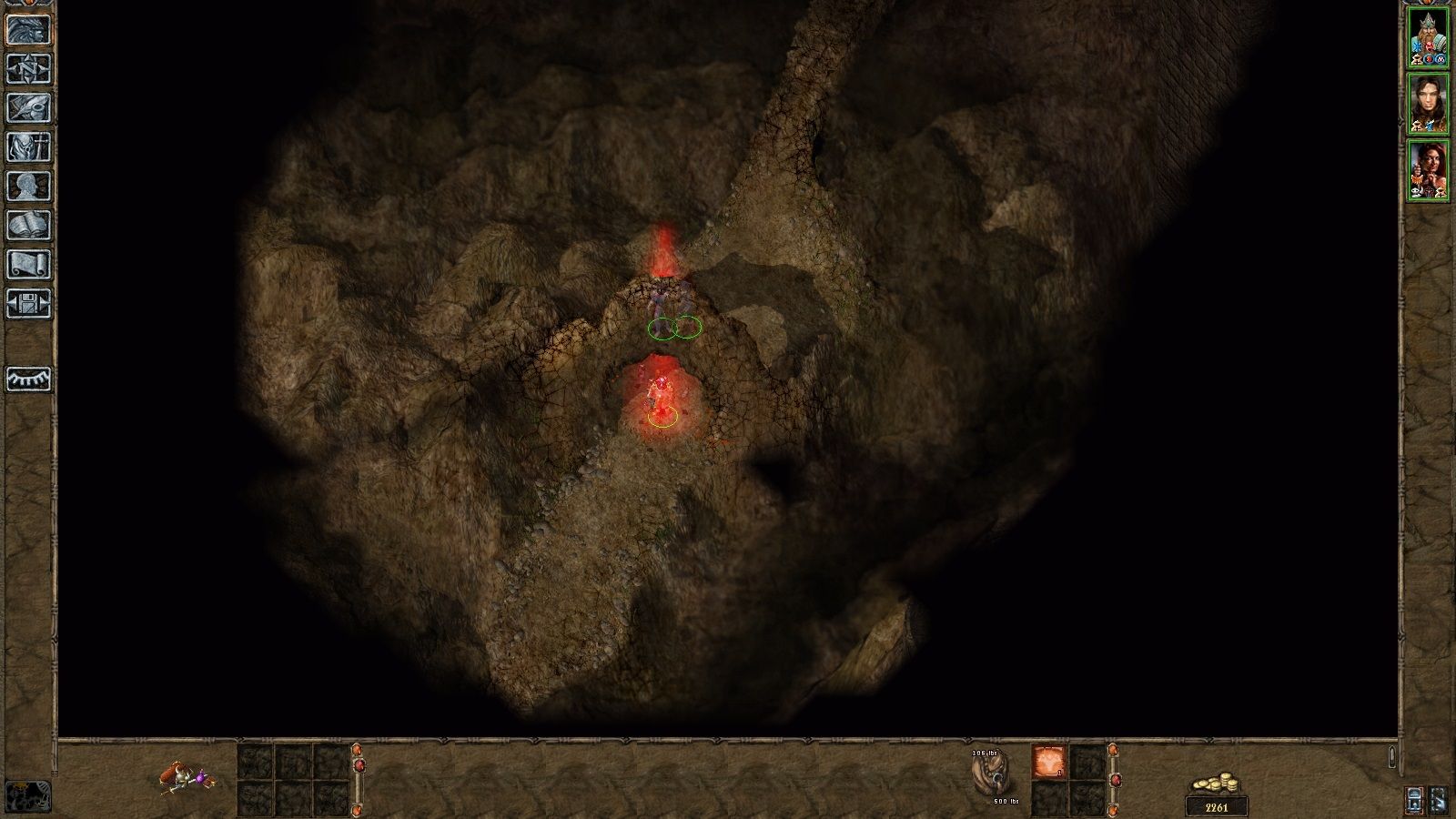The width and height of the screenshot is (1456, 819).
Task: Select the dark-haired woman party portrait
Action: (x=1428, y=104)
